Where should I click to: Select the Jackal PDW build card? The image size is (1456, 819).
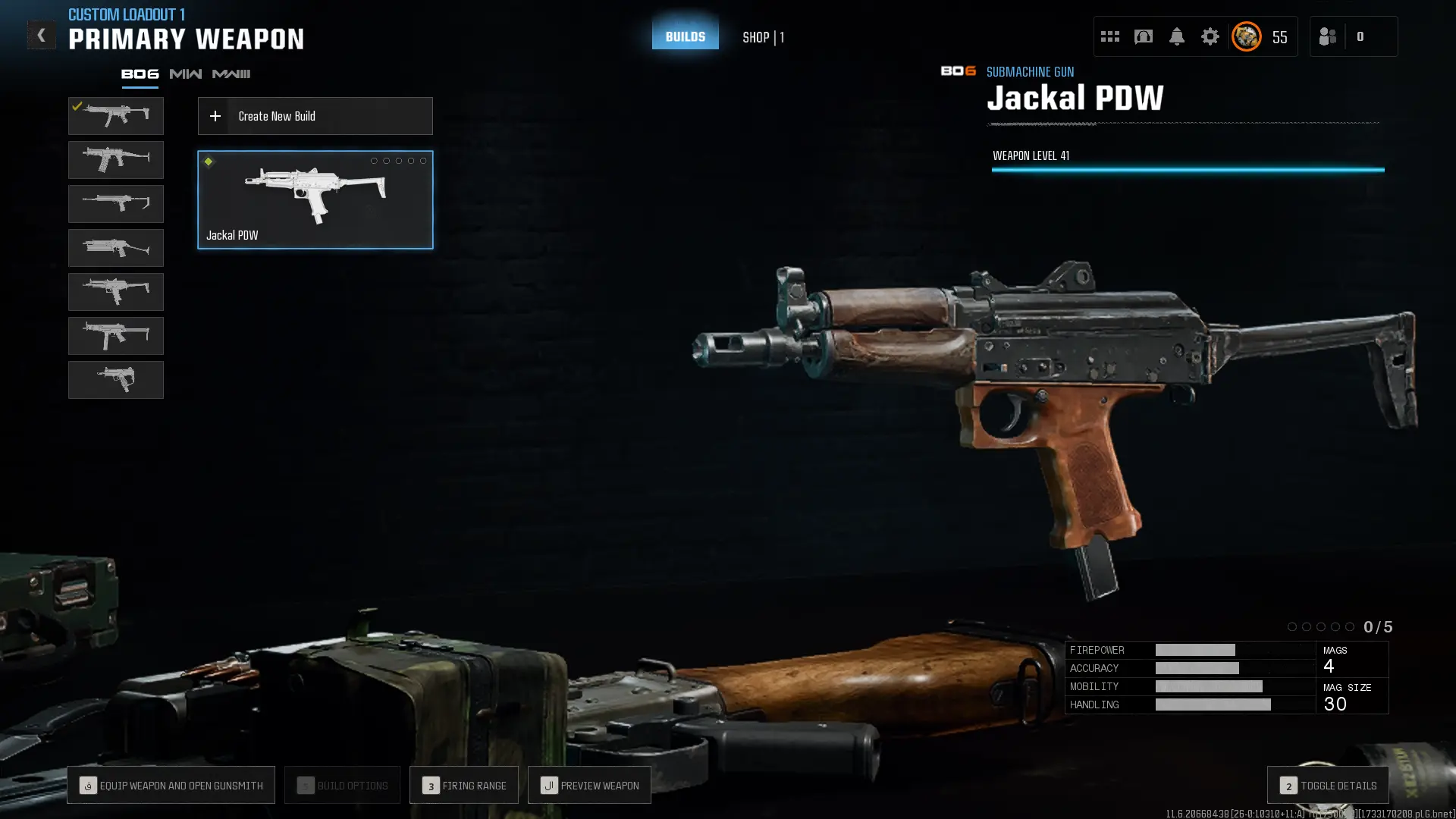point(315,199)
